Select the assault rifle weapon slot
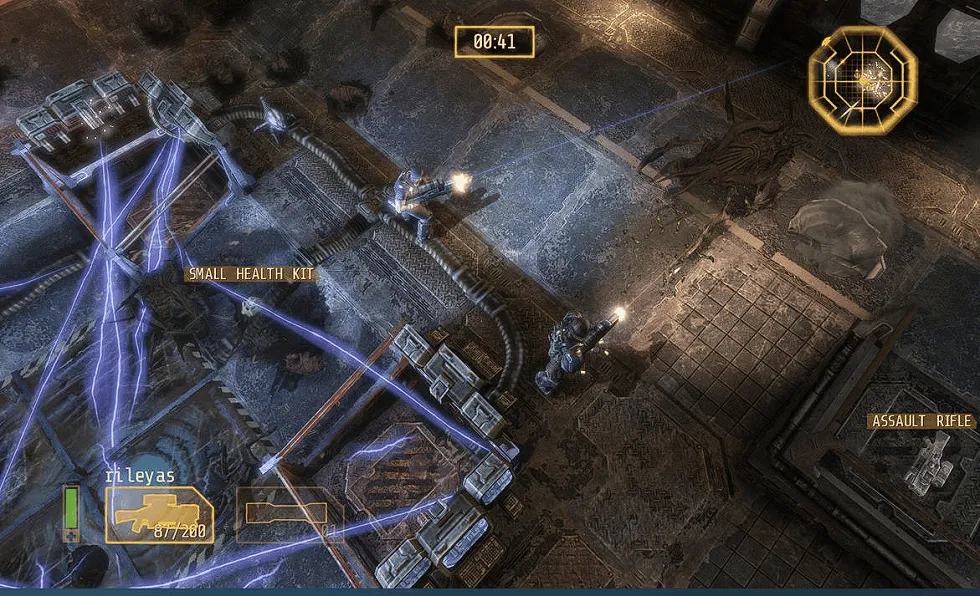Screen dimensions: 980x596 point(159,515)
